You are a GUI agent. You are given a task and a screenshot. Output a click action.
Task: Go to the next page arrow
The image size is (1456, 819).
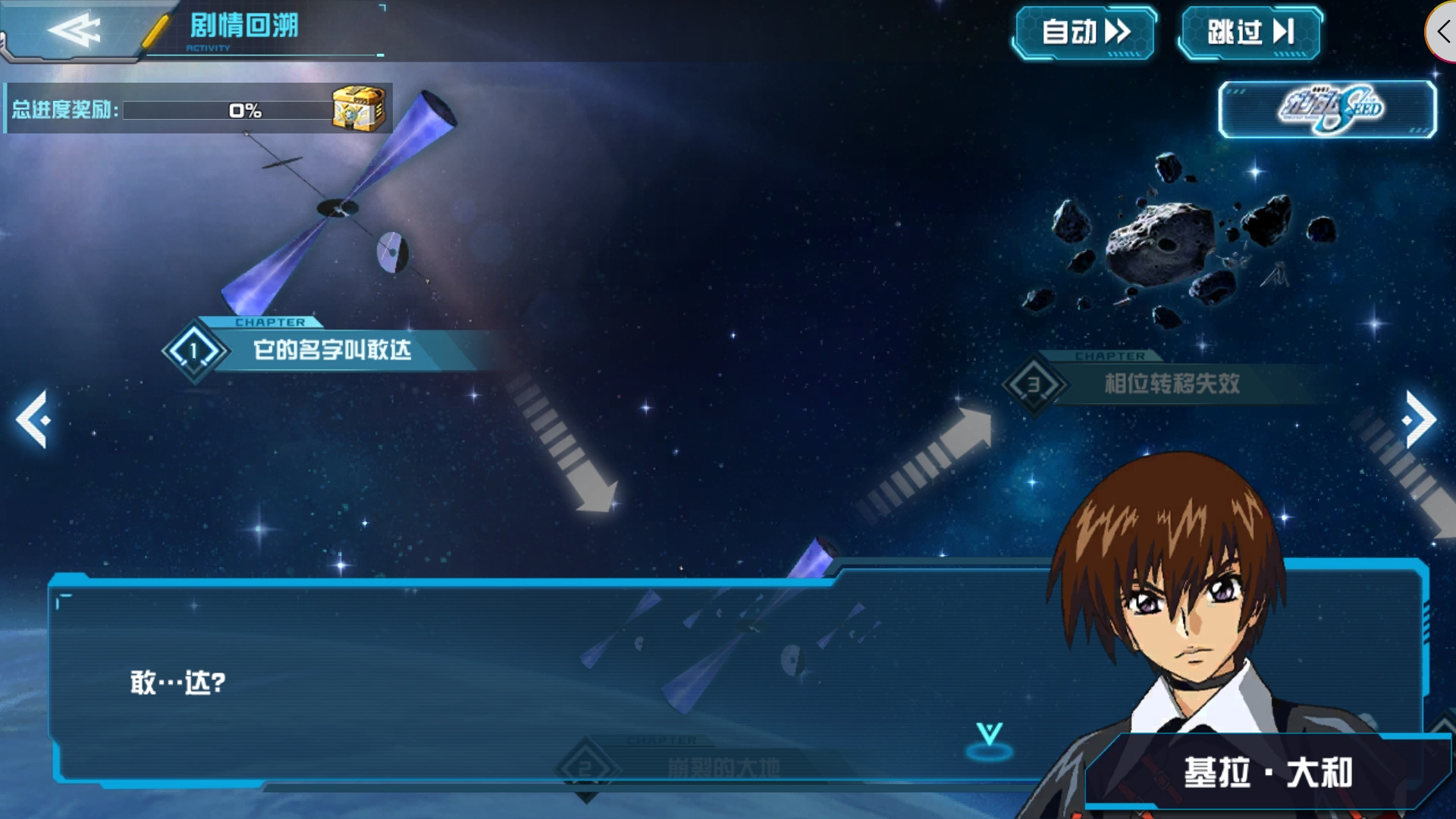tap(1420, 419)
